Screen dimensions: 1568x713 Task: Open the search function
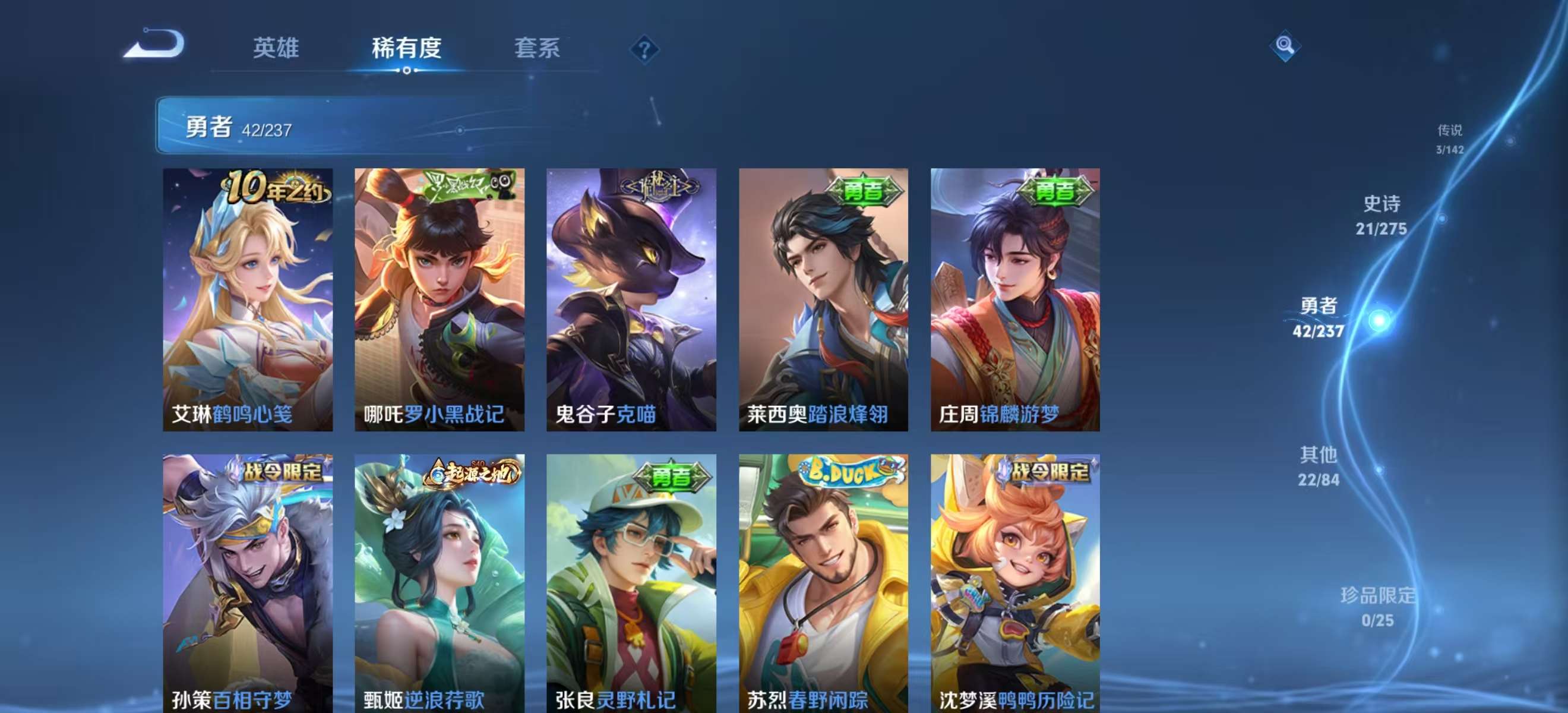[x=1284, y=45]
